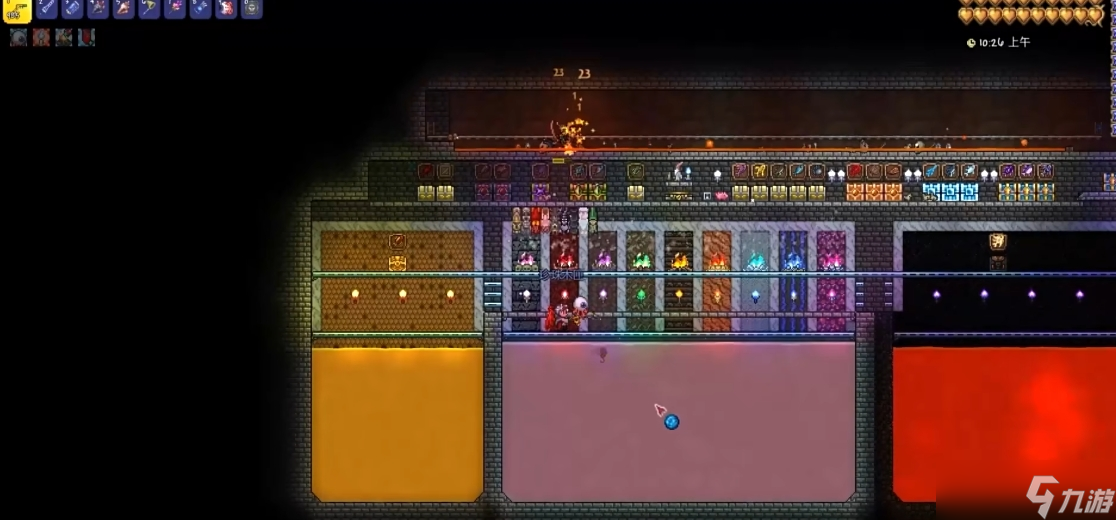Equip the staff in hotbar slot 4
The width and height of the screenshot is (1116, 520).
click(x=98, y=9)
